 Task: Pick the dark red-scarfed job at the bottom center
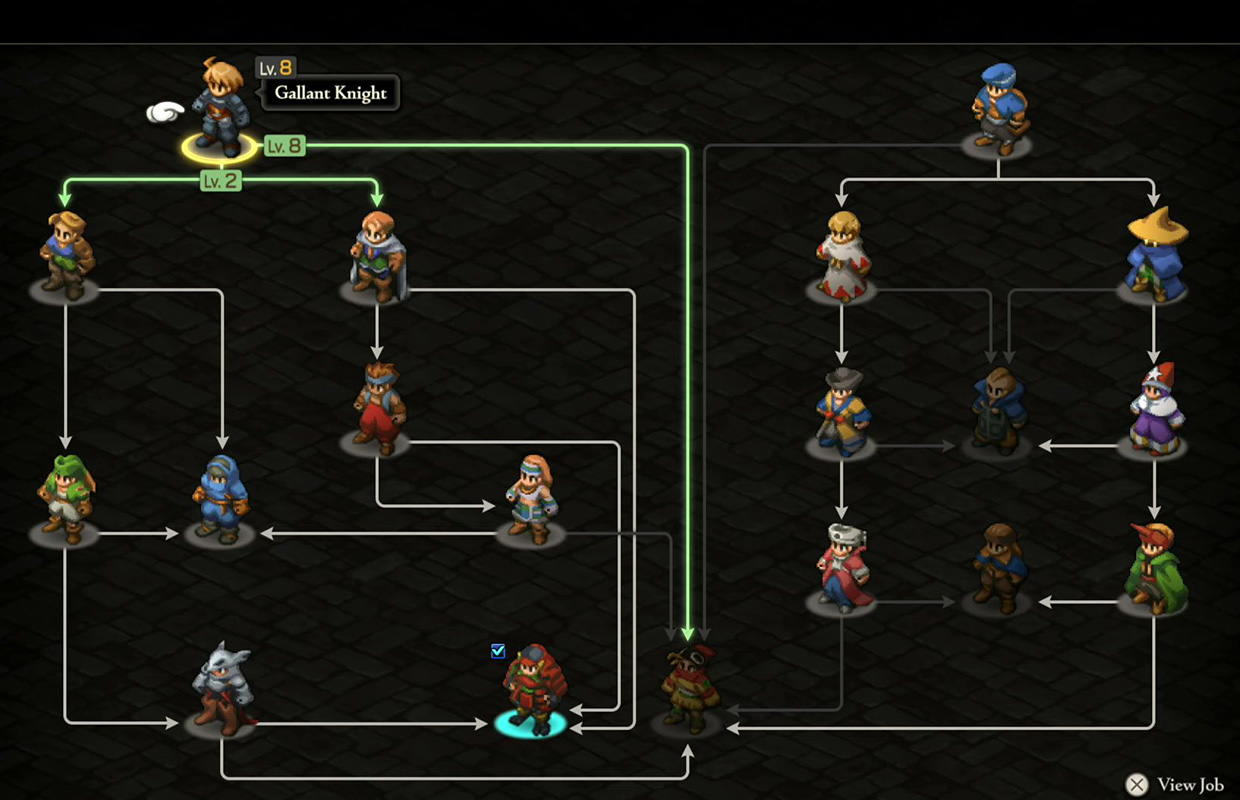coord(688,690)
